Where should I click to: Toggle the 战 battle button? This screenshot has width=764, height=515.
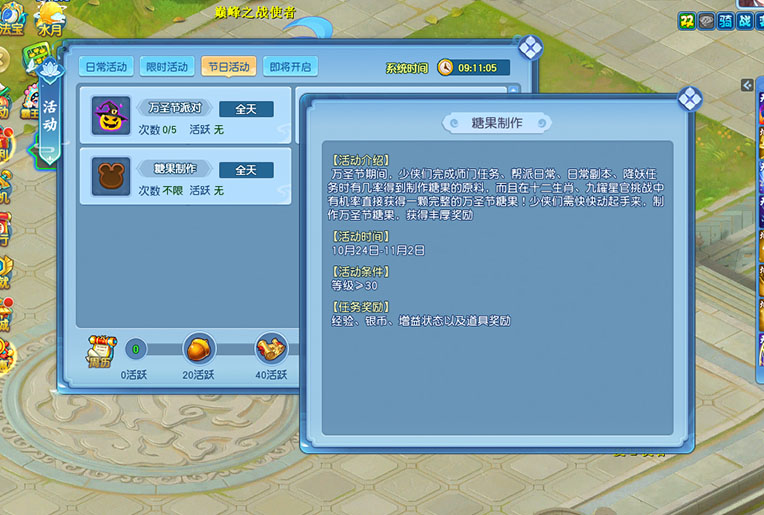(x=745, y=22)
